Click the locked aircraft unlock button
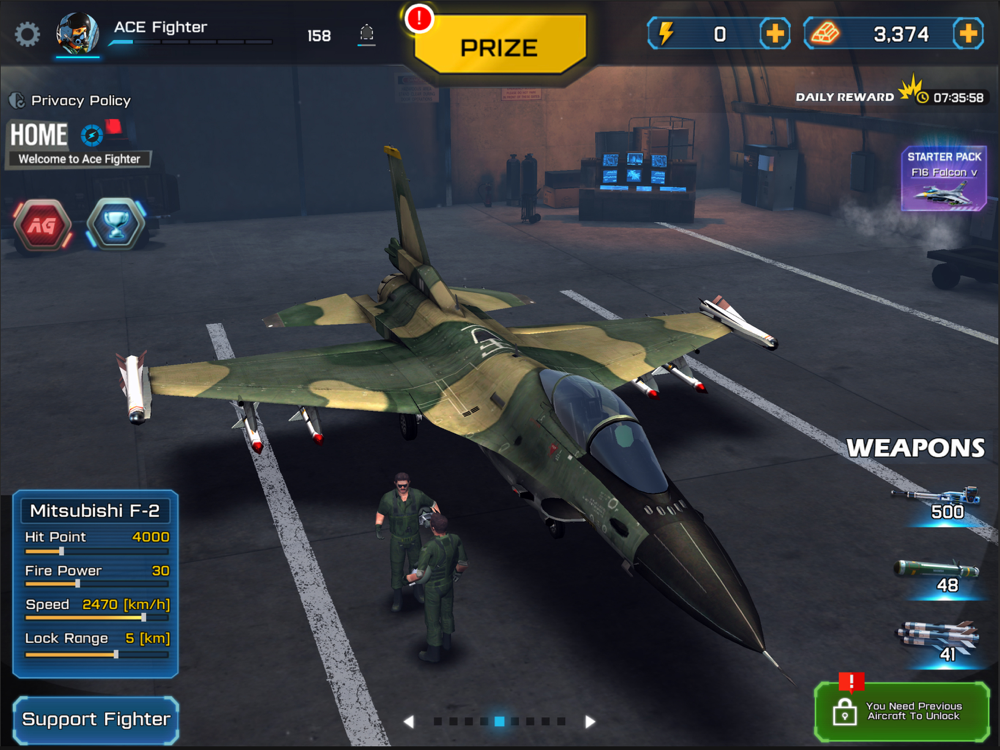The image size is (1000, 750). (x=901, y=711)
